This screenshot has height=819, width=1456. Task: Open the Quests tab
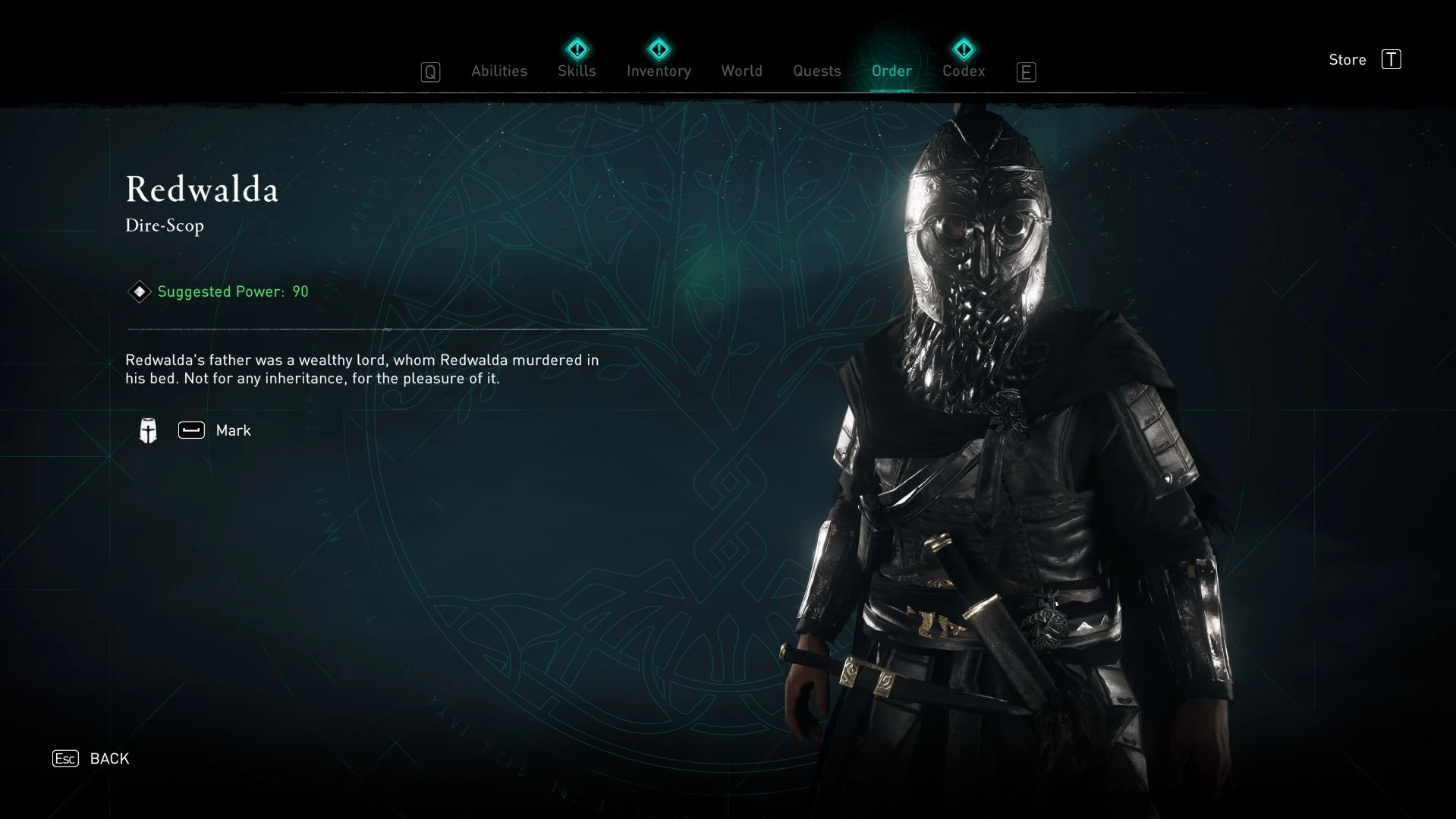[x=816, y=71]
